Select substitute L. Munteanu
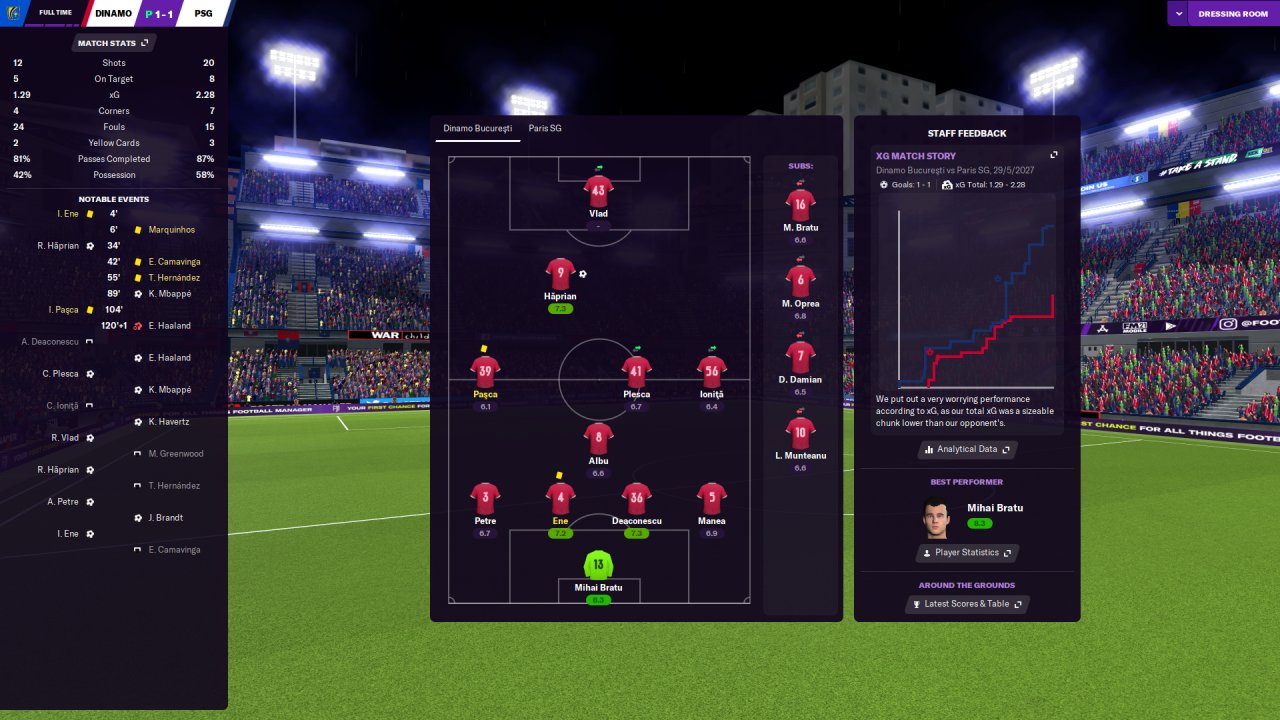 (800, 433)
